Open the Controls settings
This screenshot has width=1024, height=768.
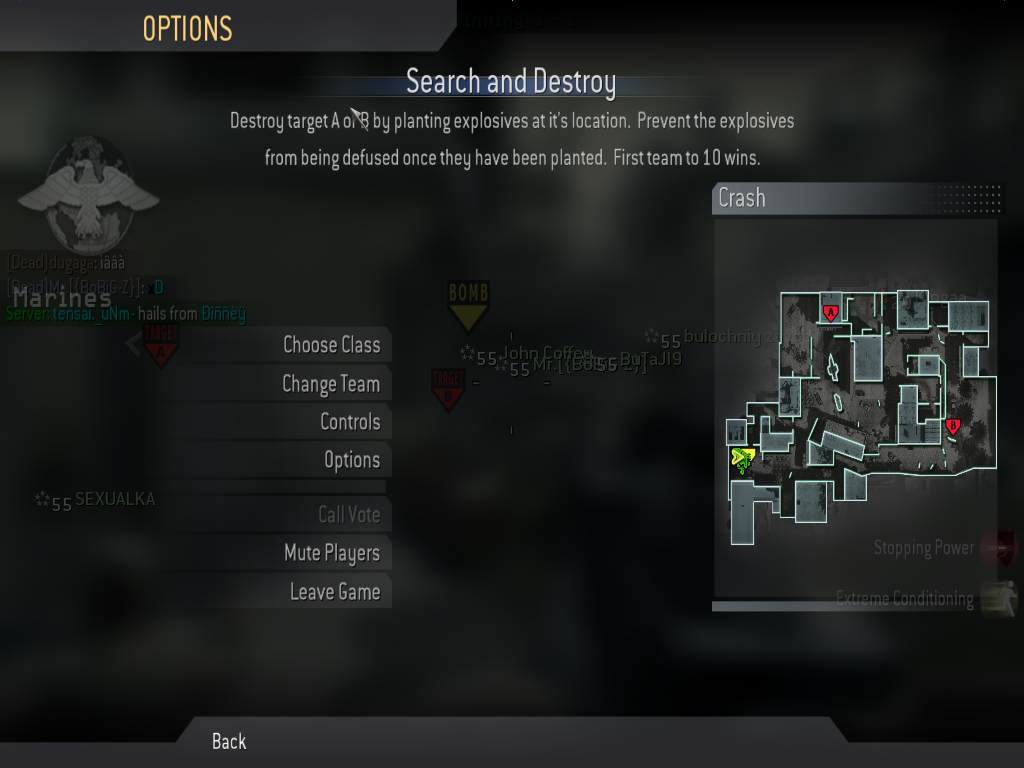coord(349,422)
